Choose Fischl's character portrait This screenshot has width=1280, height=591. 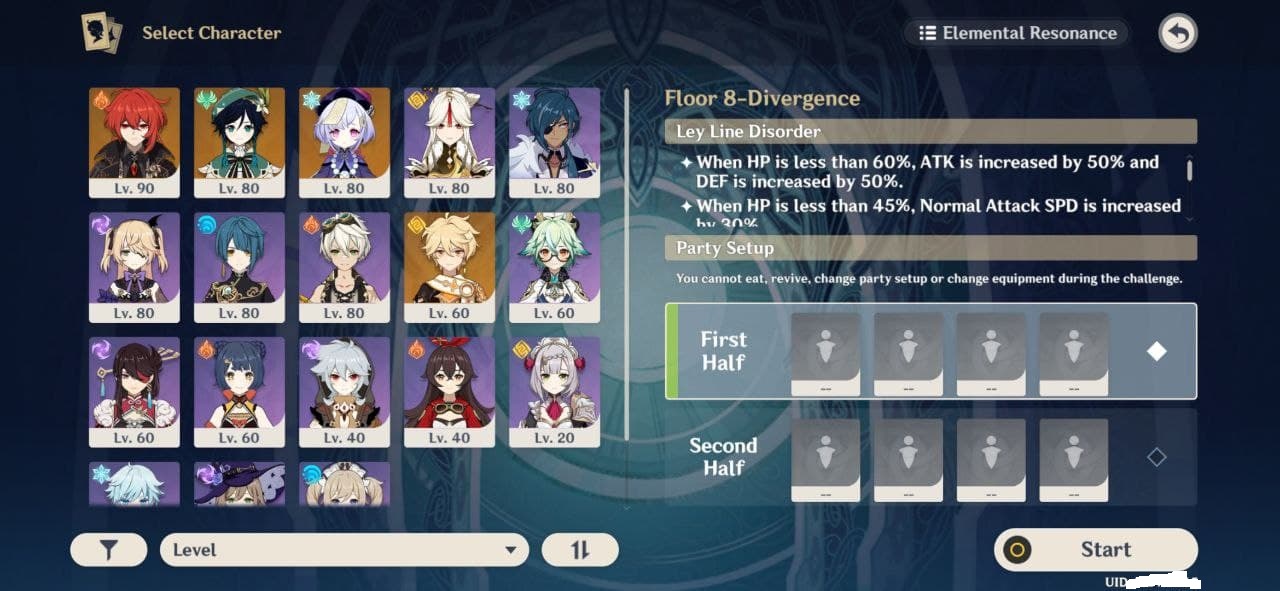point(134,266)
